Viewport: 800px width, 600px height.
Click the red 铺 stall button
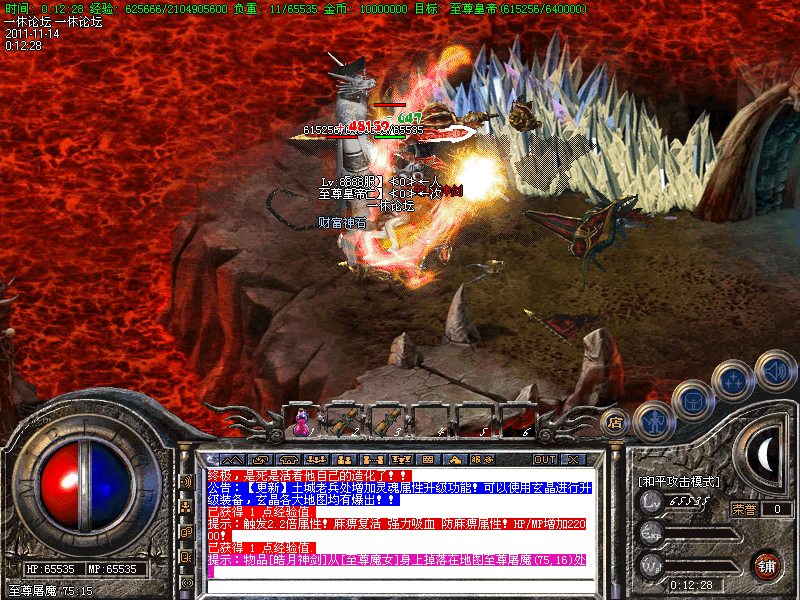766,565
